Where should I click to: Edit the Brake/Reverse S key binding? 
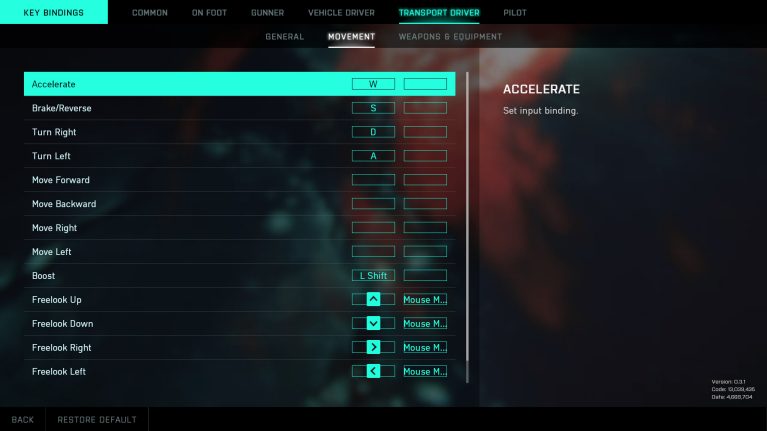tap(373, 108)
